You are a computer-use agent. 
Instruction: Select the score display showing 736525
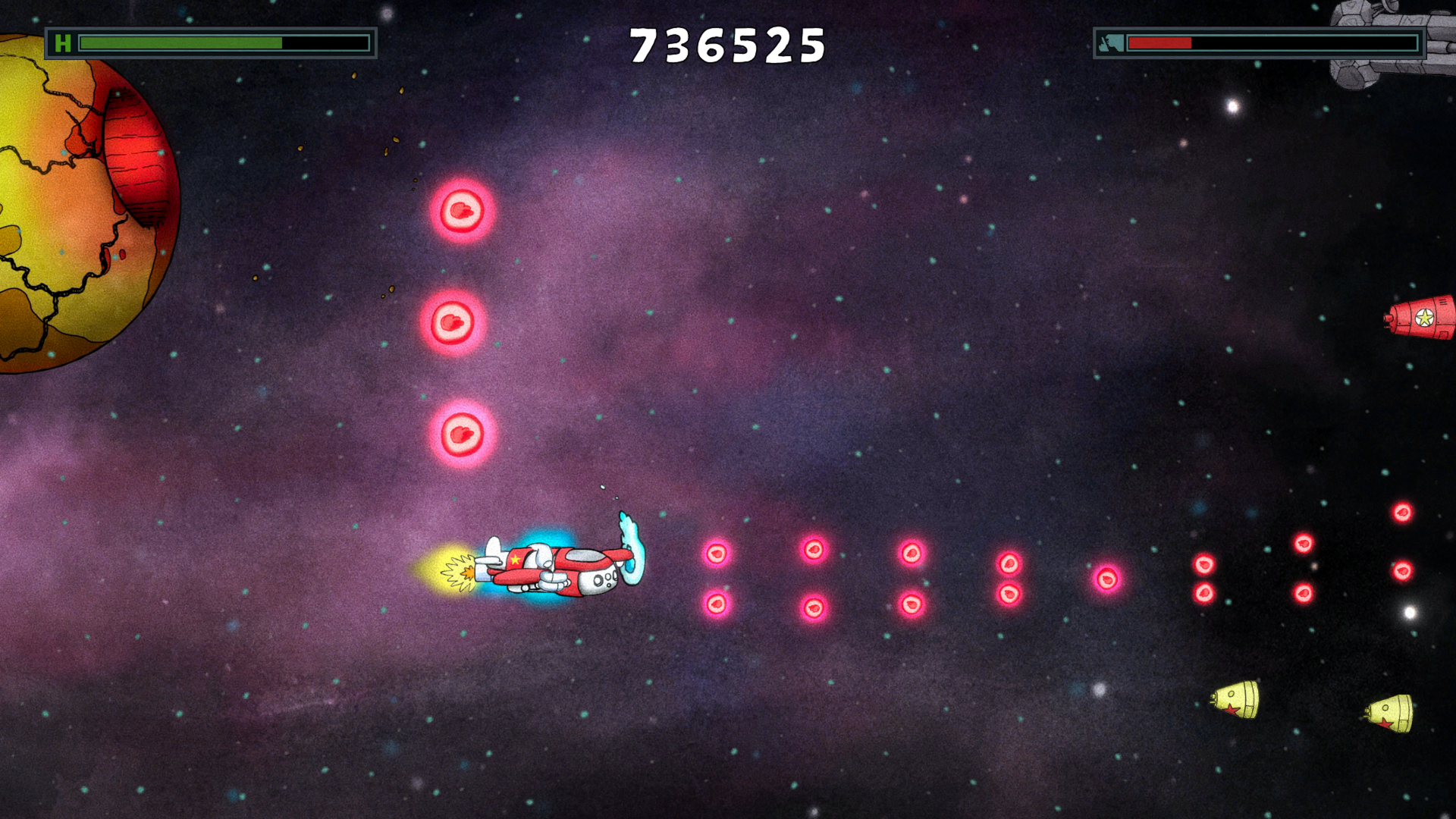[728, 43]
